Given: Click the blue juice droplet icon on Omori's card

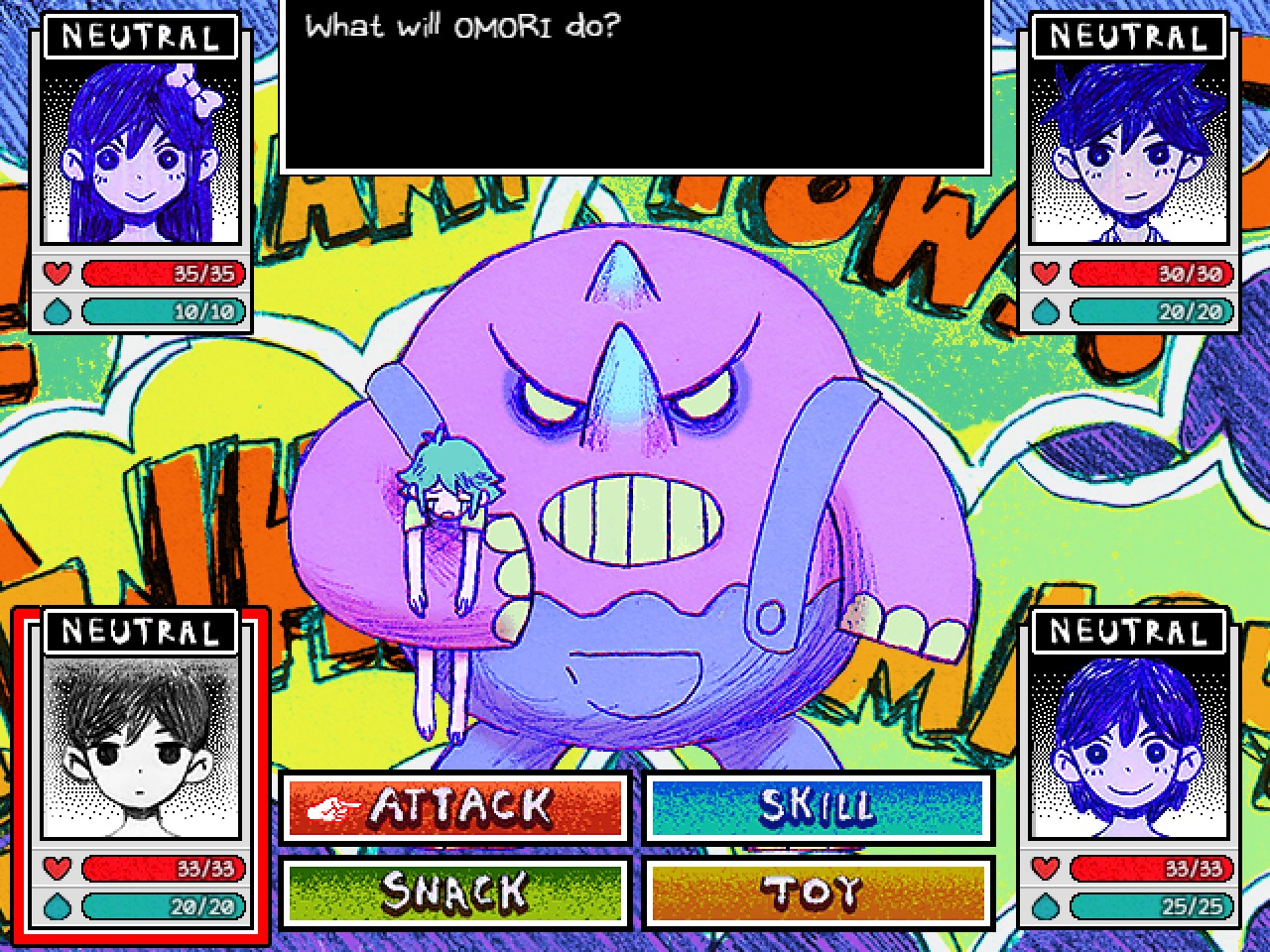Looking at the screenshot, I should pyautogui.click(x=57, y=906).
